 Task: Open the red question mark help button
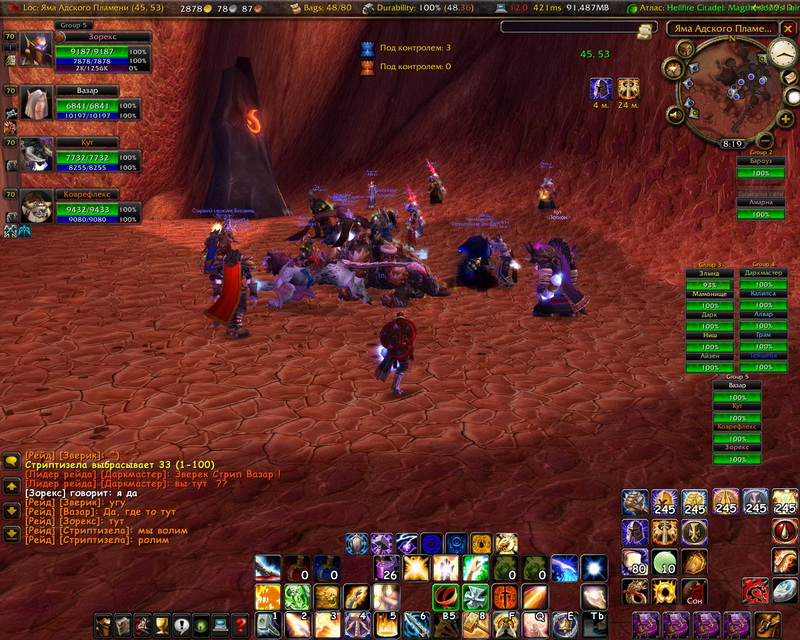(240, 624)
